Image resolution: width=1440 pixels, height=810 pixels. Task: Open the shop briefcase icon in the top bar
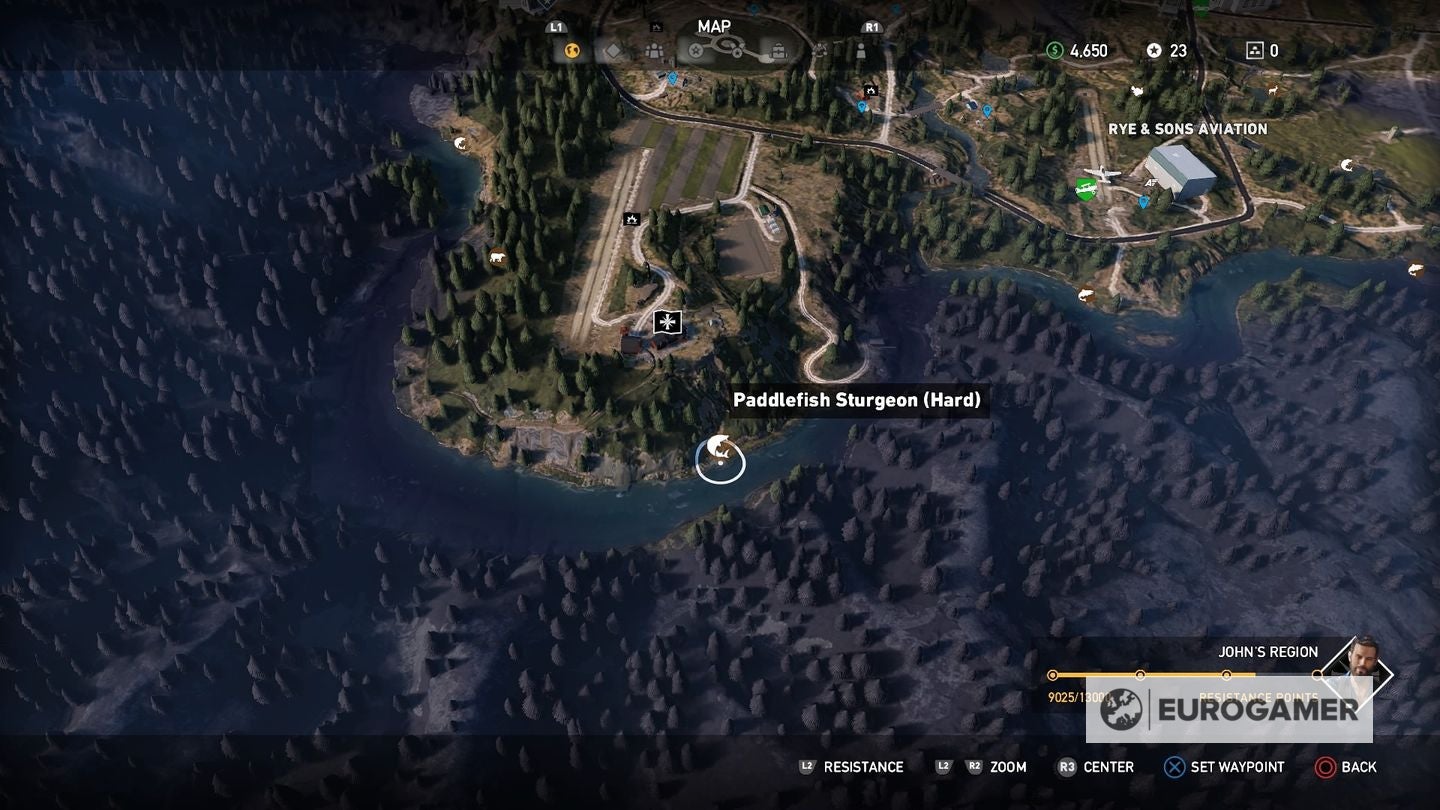pyautogui.click(x=777, y=51)
